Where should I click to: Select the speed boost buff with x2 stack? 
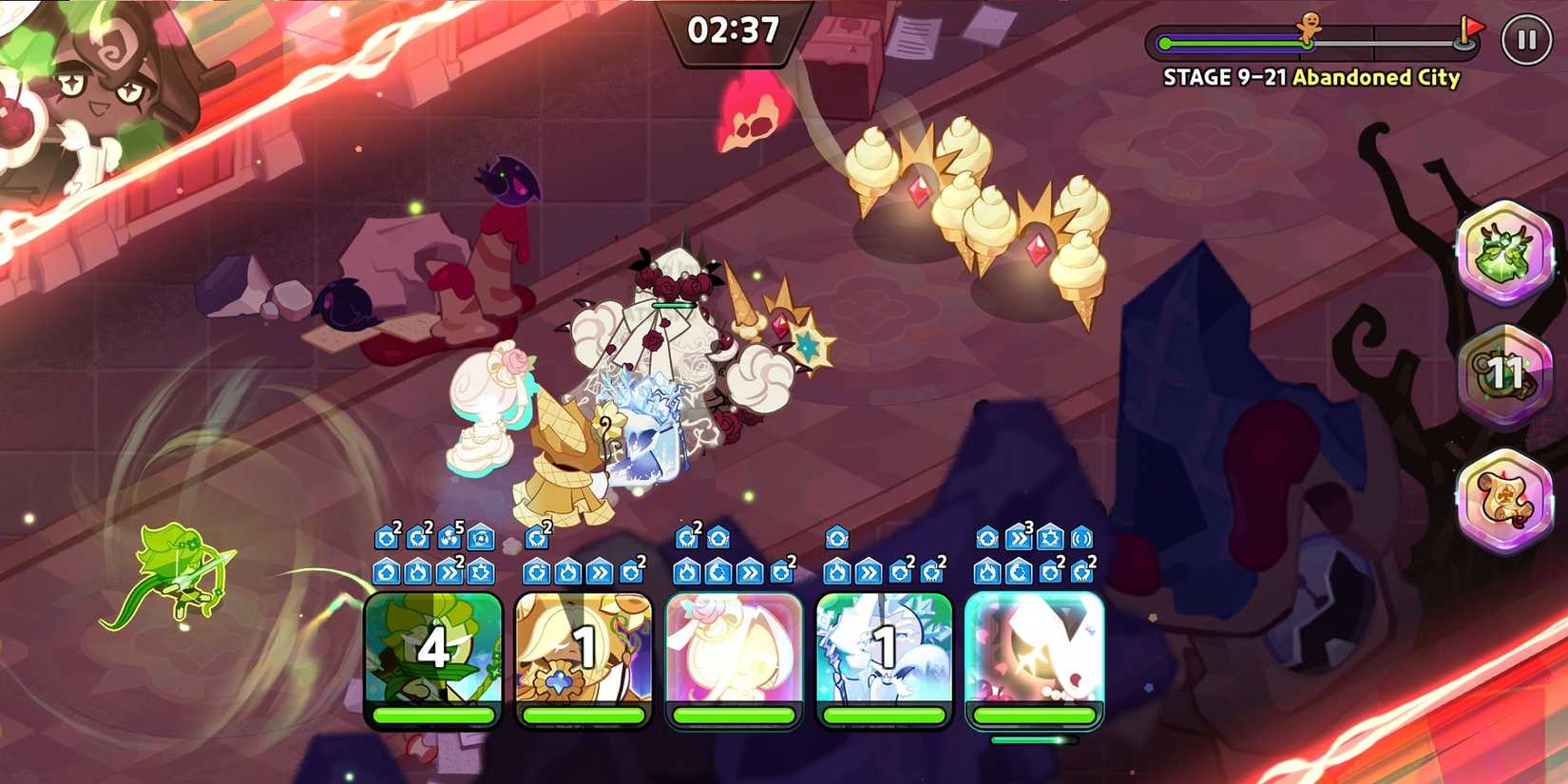point(449,572)
